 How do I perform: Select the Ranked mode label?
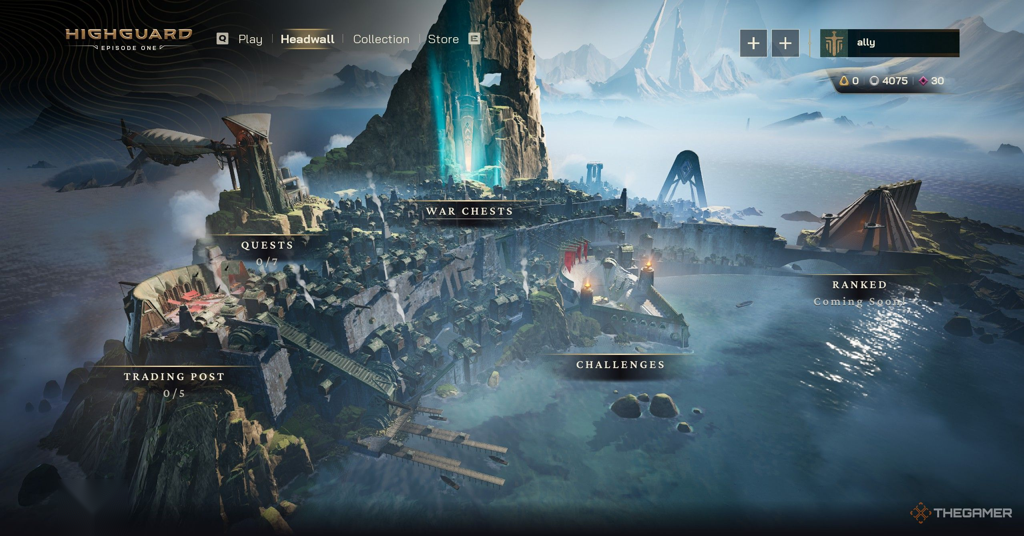pos(859,285)
